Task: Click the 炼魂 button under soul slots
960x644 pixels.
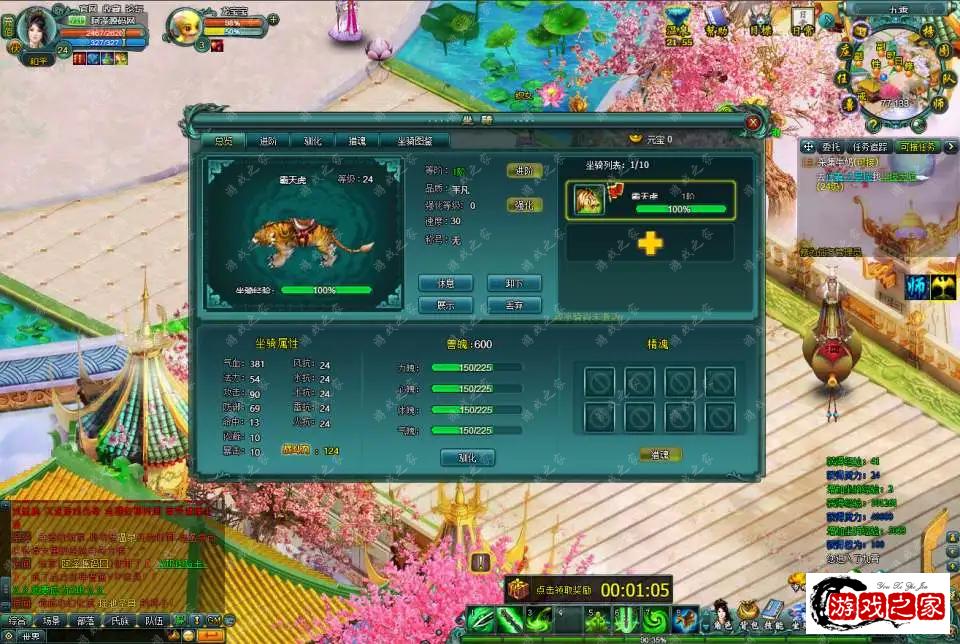Action: [660, 455]
